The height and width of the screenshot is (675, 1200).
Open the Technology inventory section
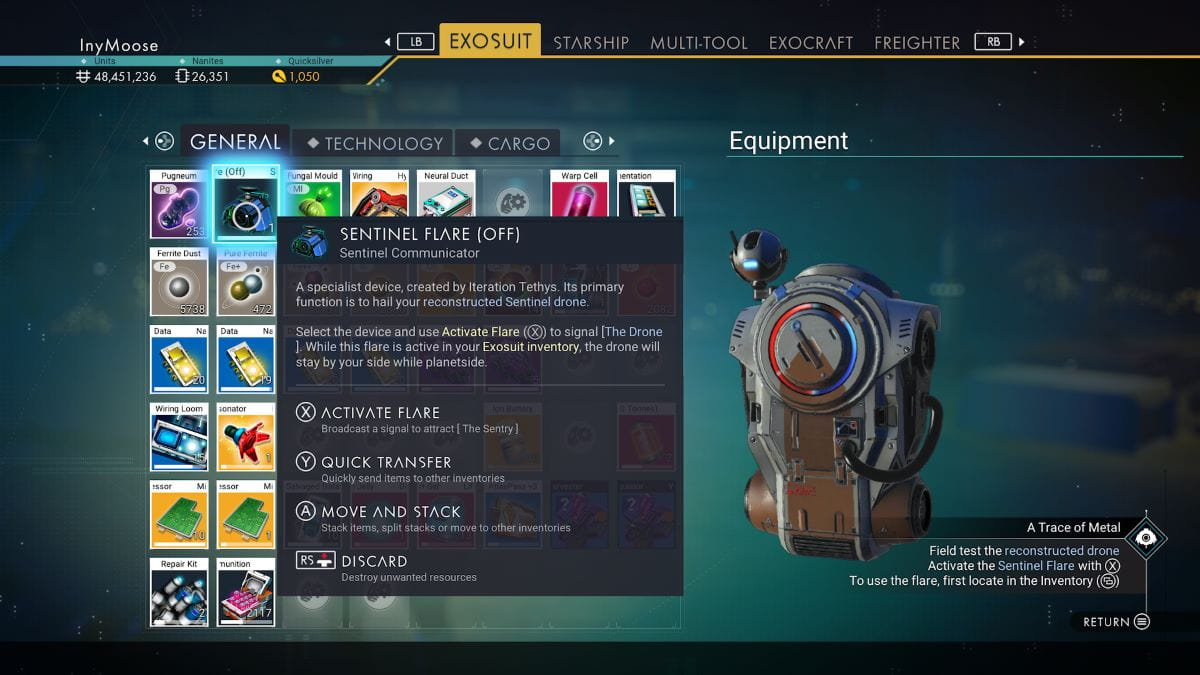[373, 143]
